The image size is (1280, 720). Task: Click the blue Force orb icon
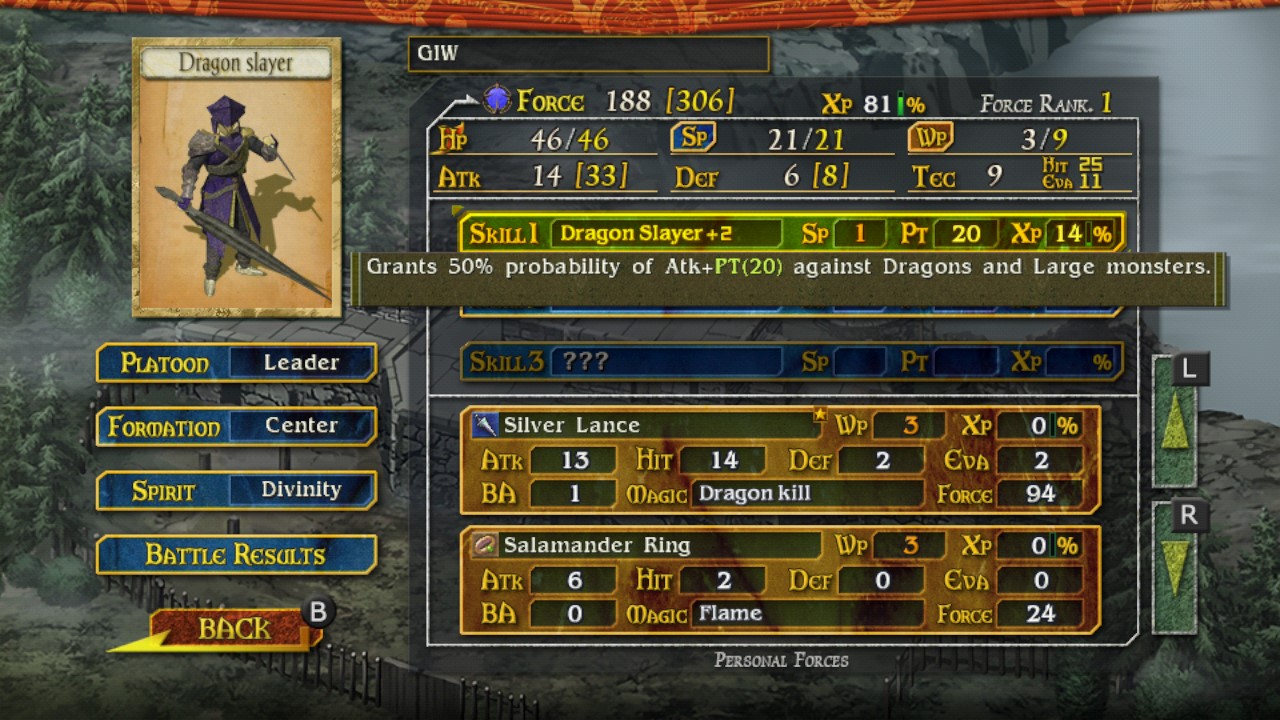pyautogui.click(x=496, y=99)
